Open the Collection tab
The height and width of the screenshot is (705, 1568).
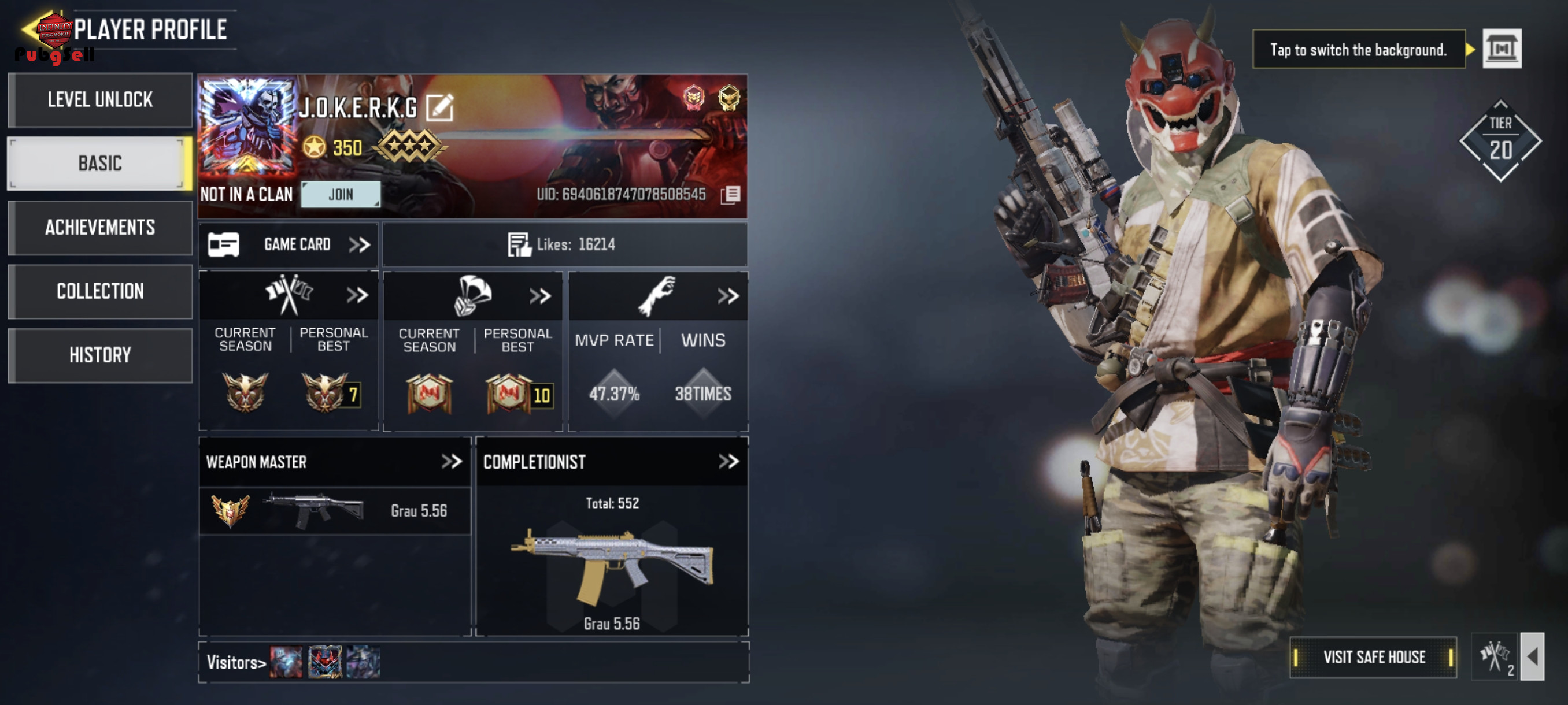tap(100, 291)
